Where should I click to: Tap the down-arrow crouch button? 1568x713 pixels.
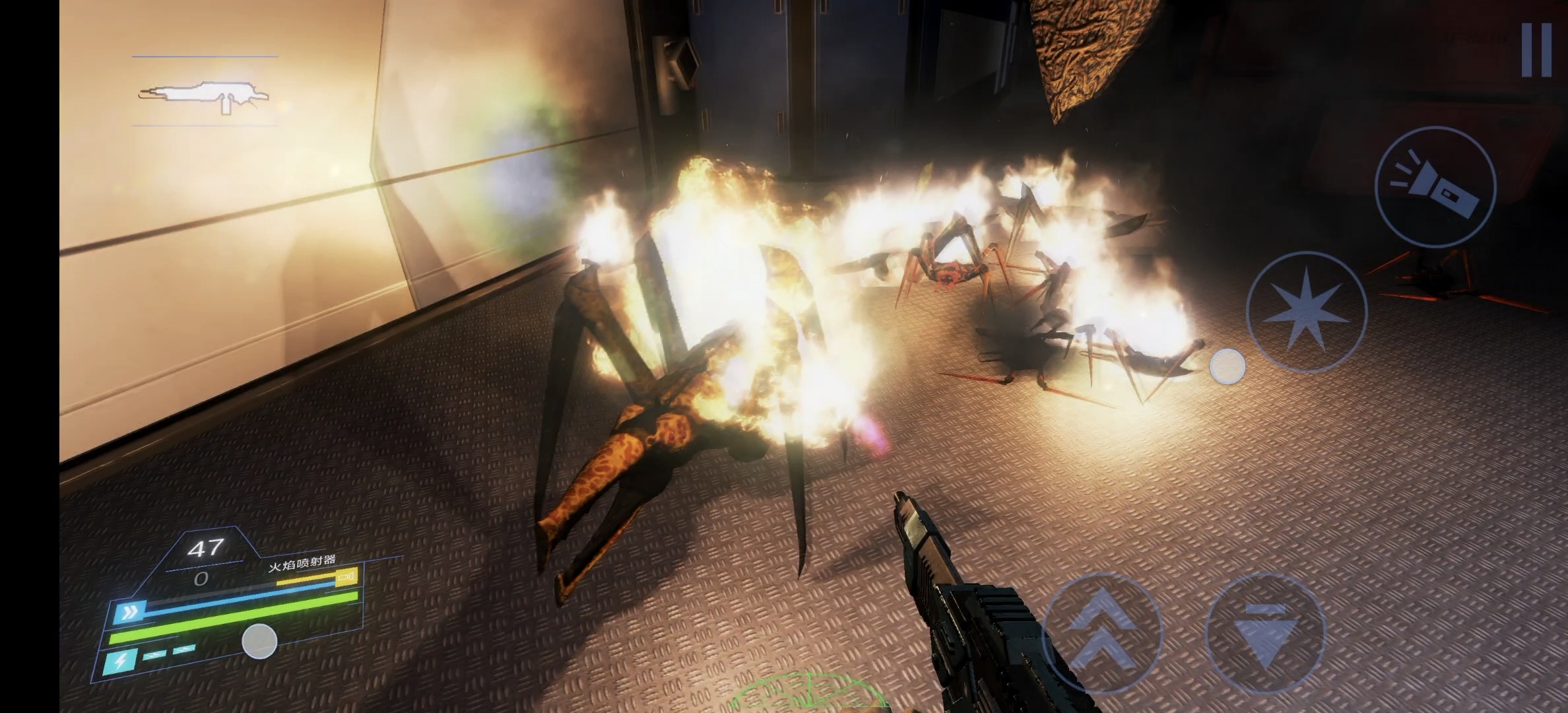(x=1265, y=632)
